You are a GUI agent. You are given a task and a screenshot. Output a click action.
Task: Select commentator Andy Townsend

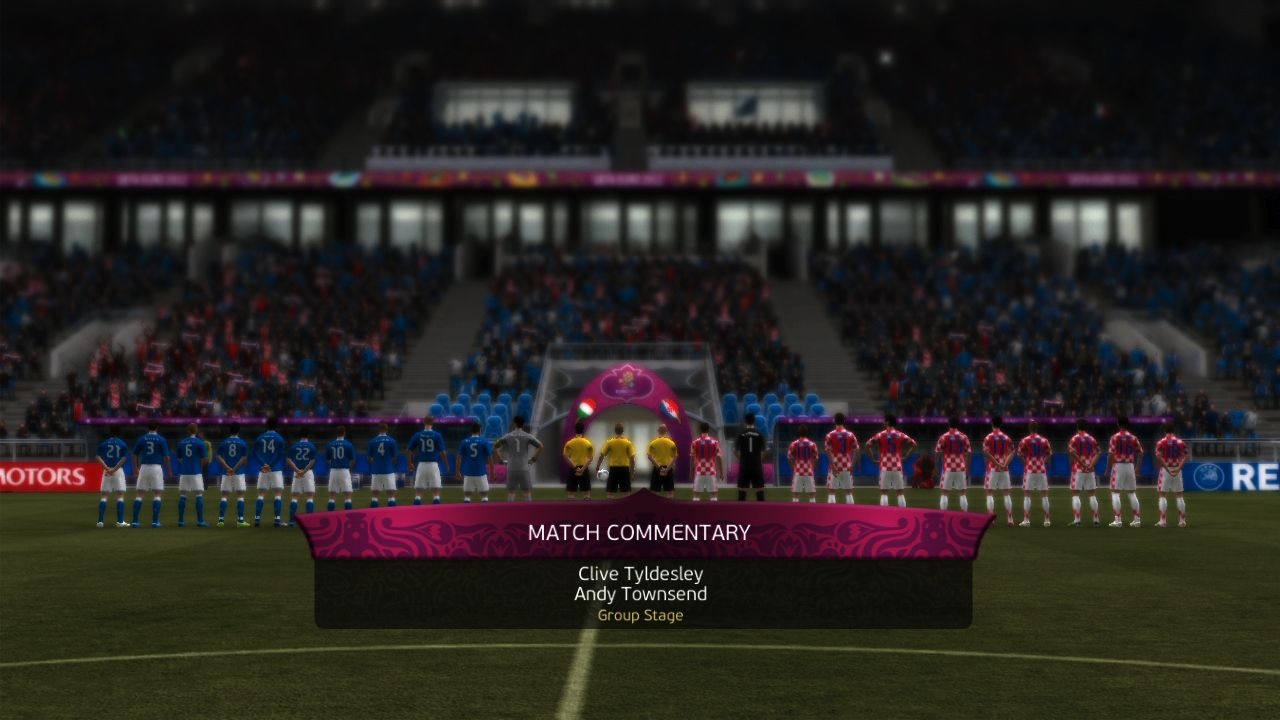click(640, 593)
